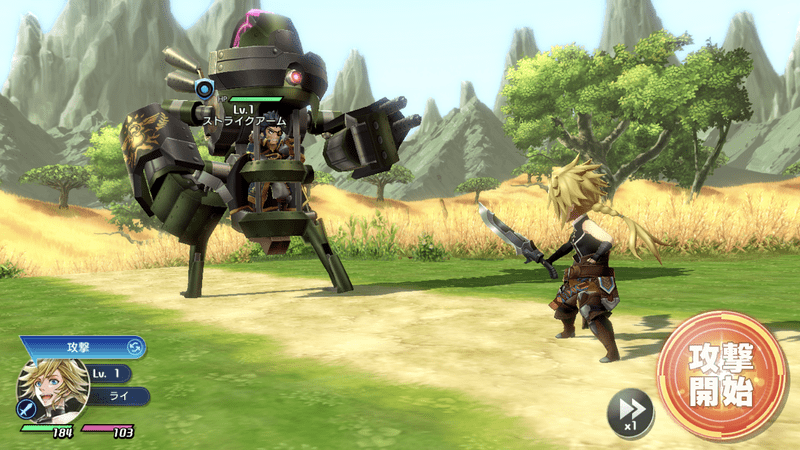Image resolution: width=800 pixels, height=450 pixels.
Task: Toggle the x1 battle speed fast-forward
Action: pyautogui.click(x=631, y=411)
